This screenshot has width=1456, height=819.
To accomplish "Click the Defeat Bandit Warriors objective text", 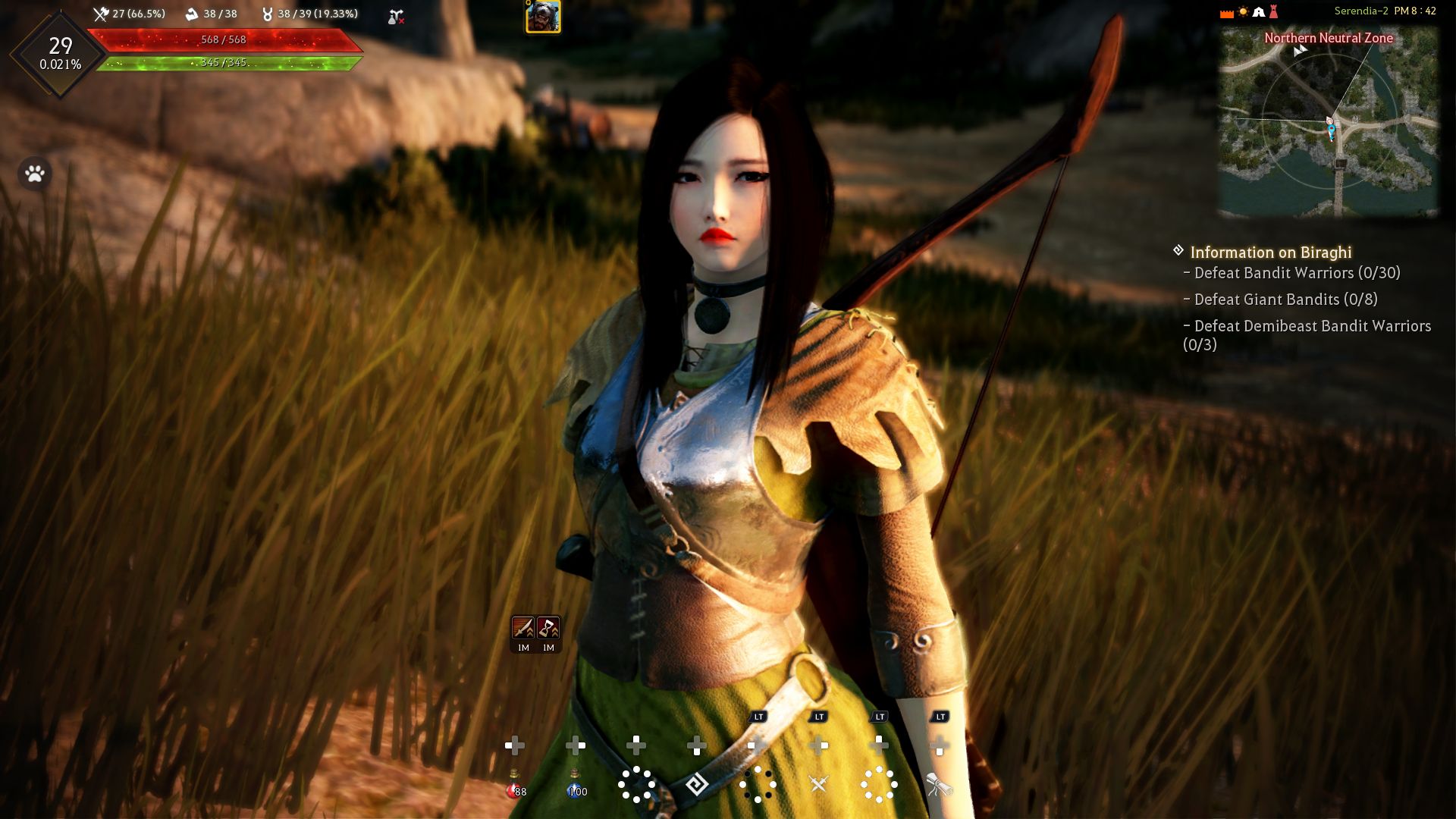I will point(1294,274).
